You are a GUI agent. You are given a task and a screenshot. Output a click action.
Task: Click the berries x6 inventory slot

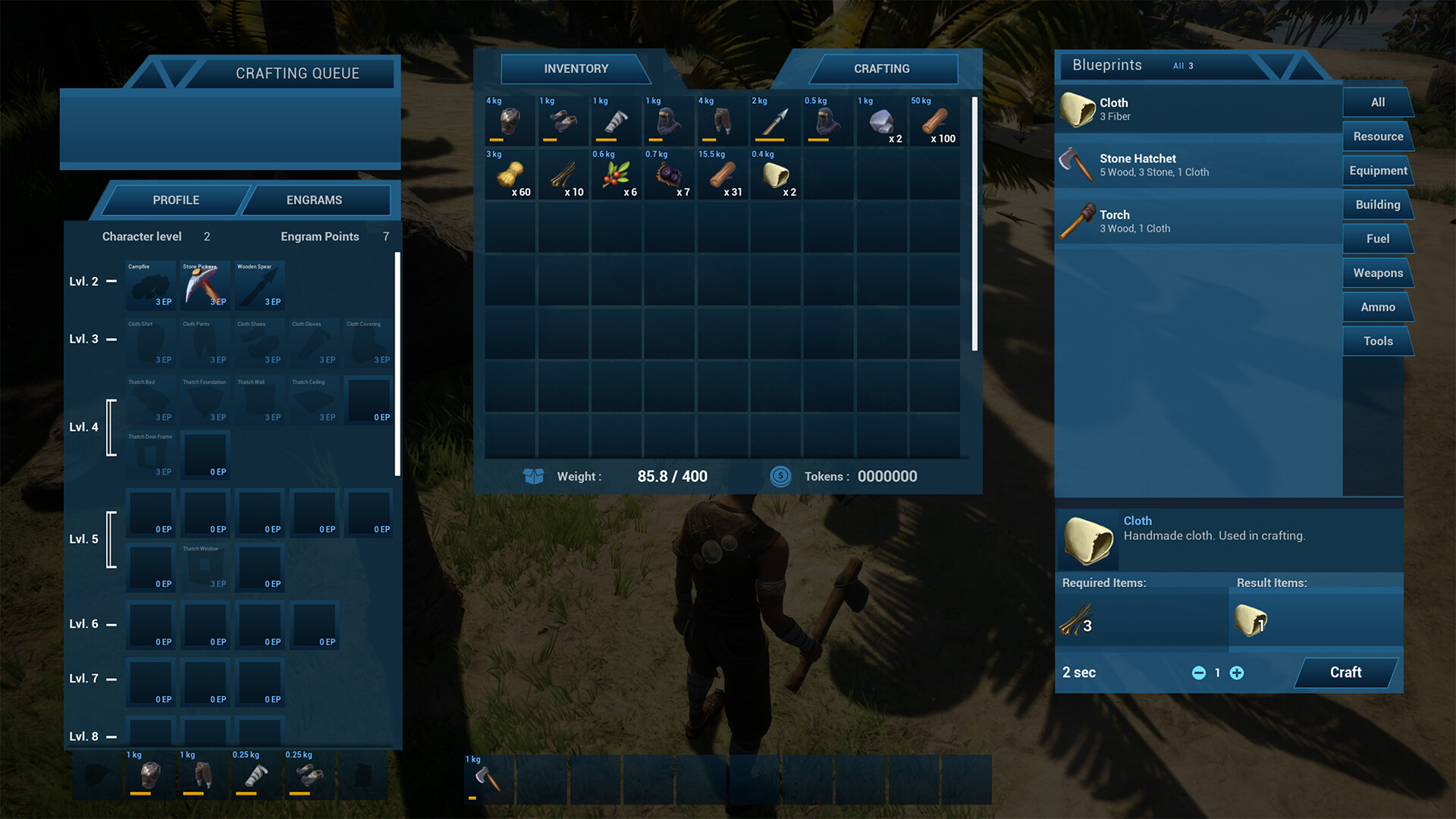click(616, 174)
